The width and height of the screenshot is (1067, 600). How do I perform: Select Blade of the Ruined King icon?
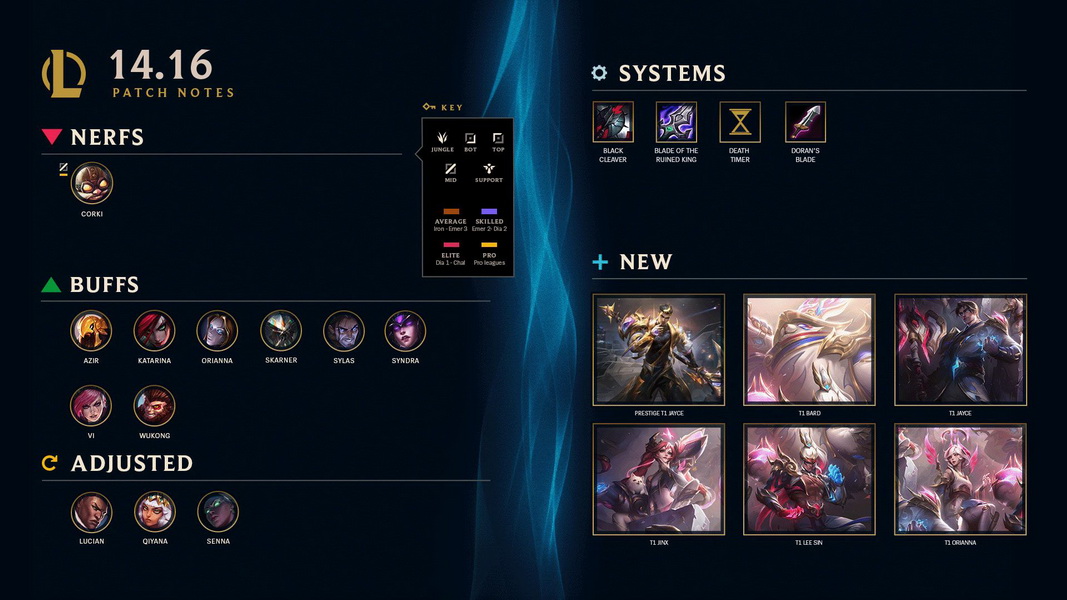[x=676, y=123]
